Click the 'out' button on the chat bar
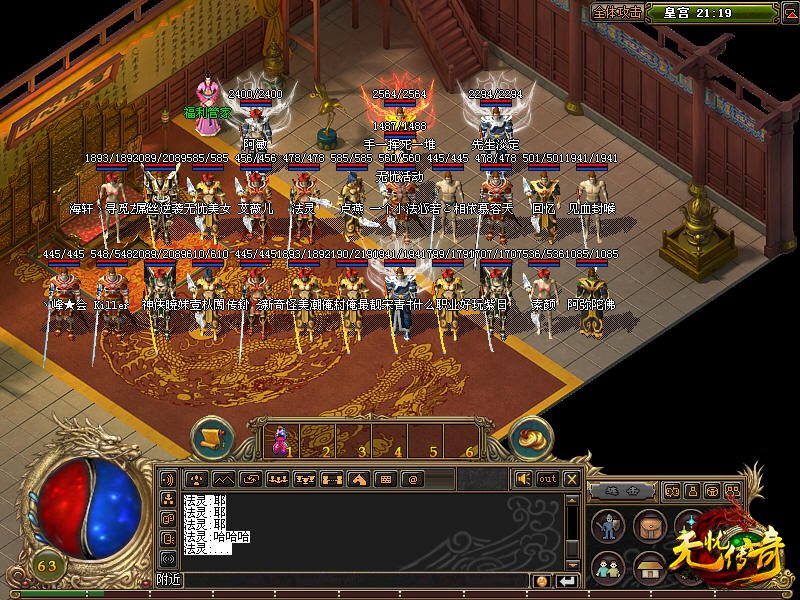The height and width of the screenshot is (600, 800). pyautogui.click(x=548, y=479)
